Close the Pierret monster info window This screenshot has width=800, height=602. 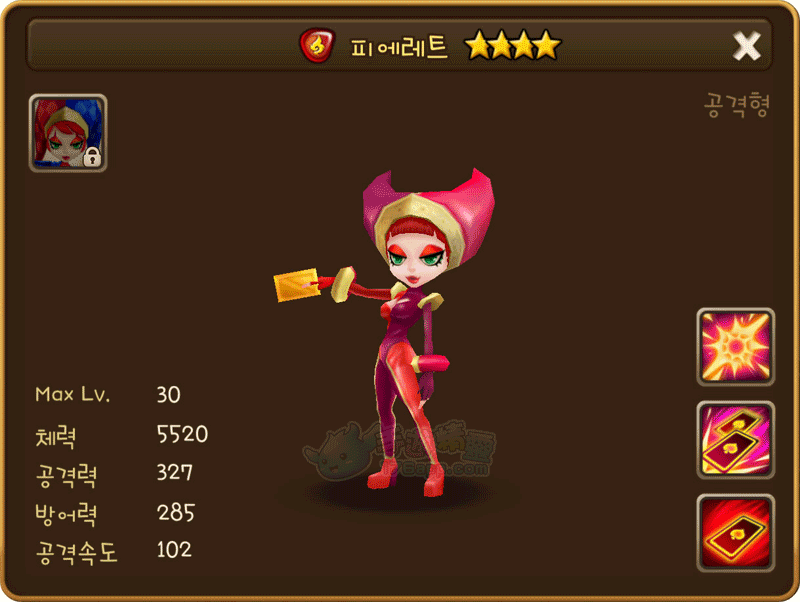747,45
